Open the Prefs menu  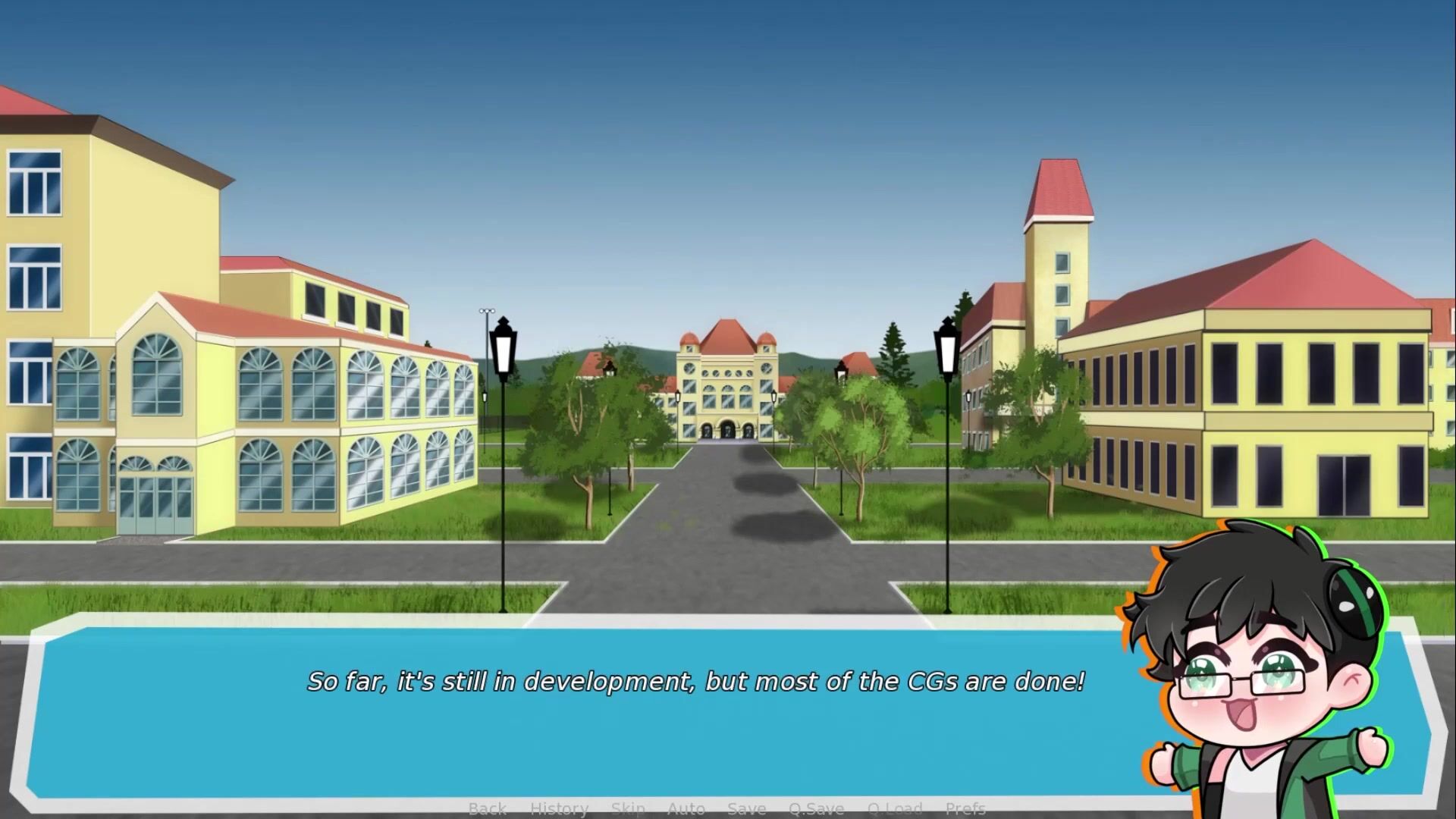965,808
